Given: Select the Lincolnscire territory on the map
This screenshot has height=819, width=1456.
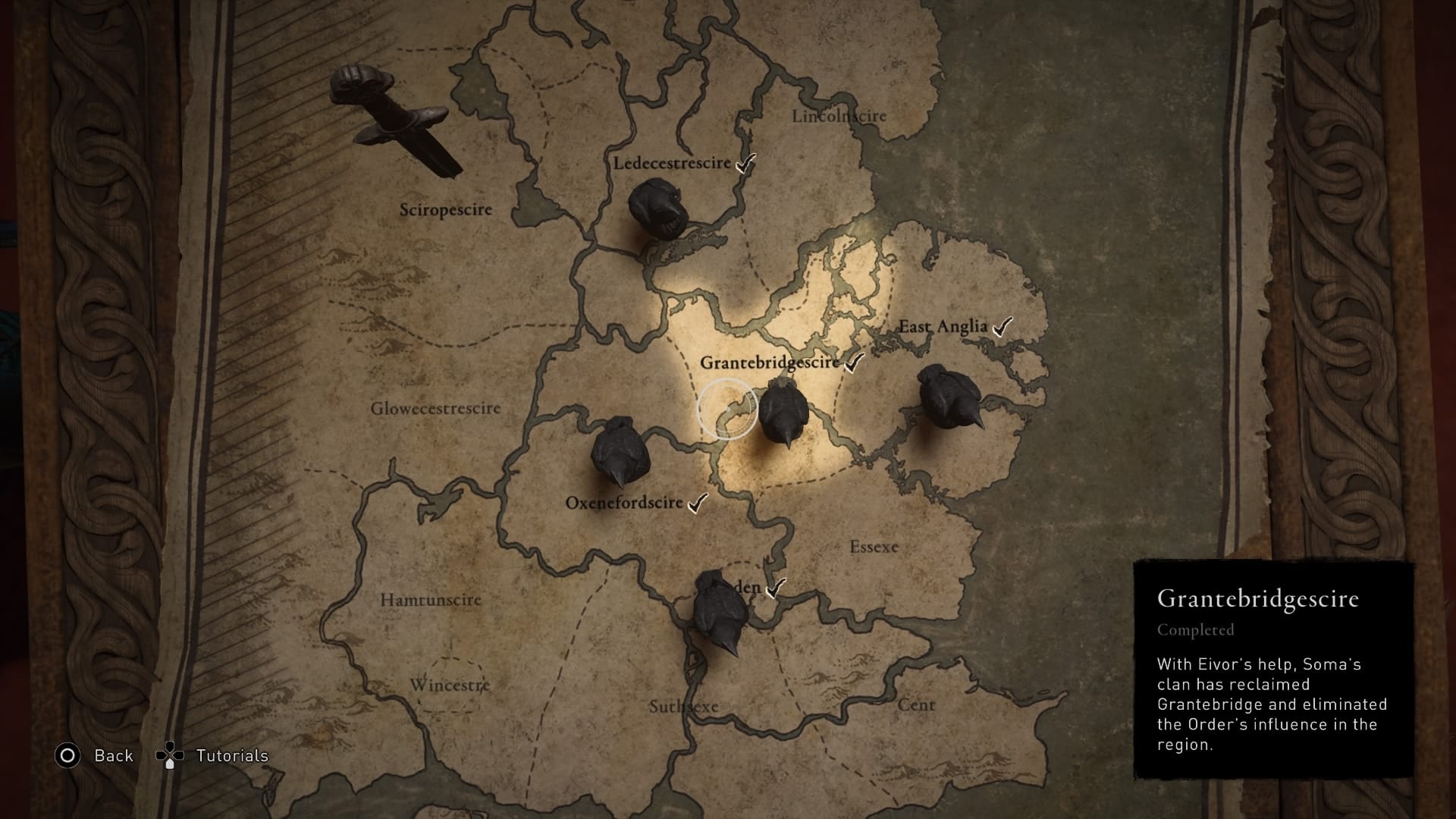Looking at the screenshot, I should 839,115.
